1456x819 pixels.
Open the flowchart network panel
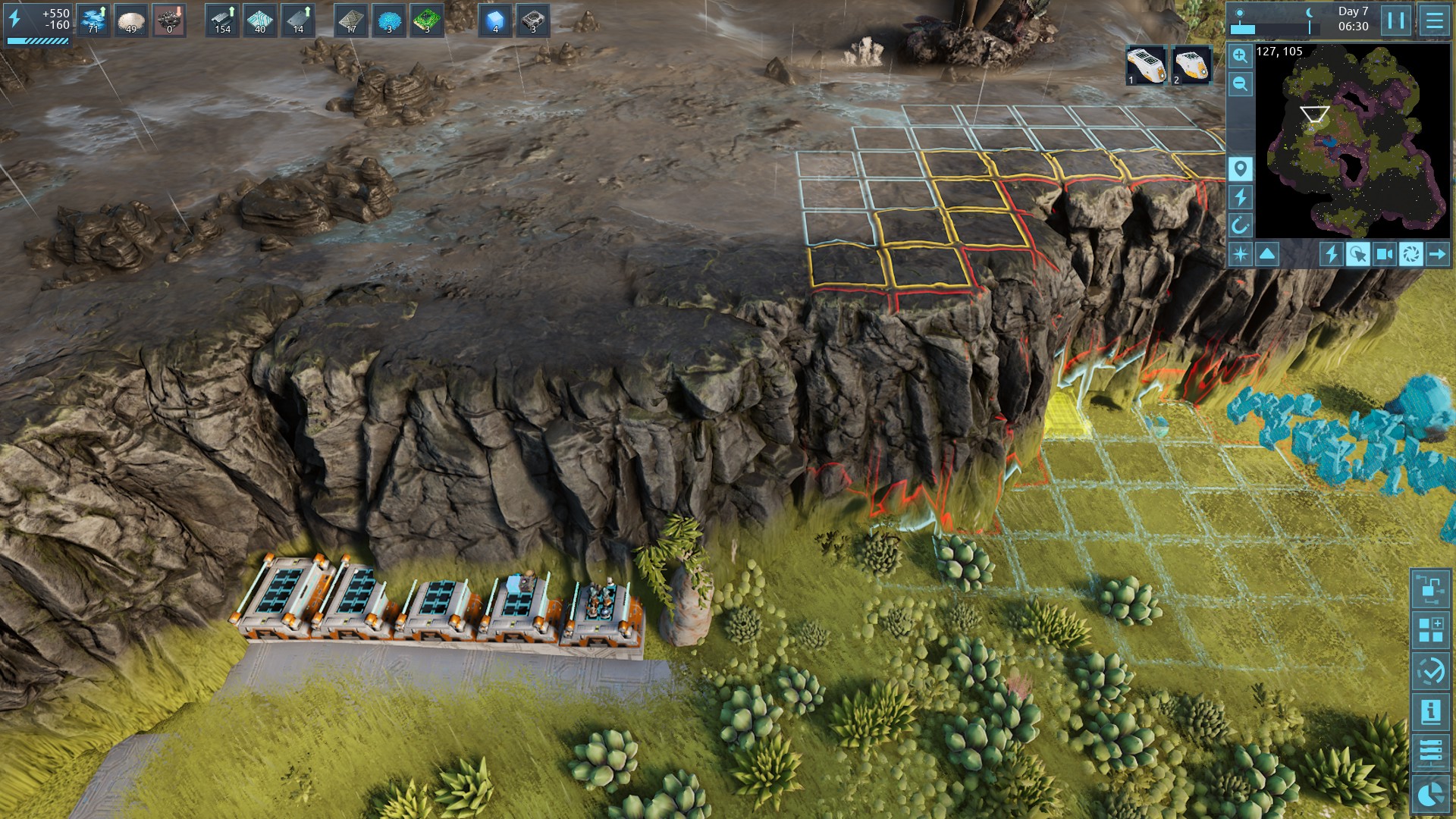click(x=1430, y=588)
